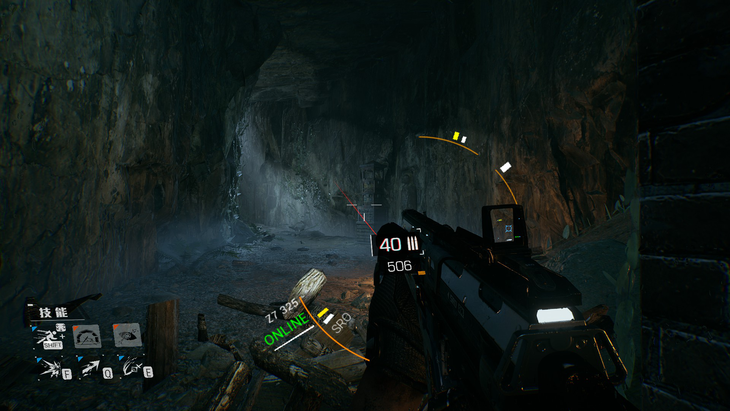Click the grey gauge dial skill icon
Screen dimensions: 730x411
pyautogui.click(x=87, y=336)
